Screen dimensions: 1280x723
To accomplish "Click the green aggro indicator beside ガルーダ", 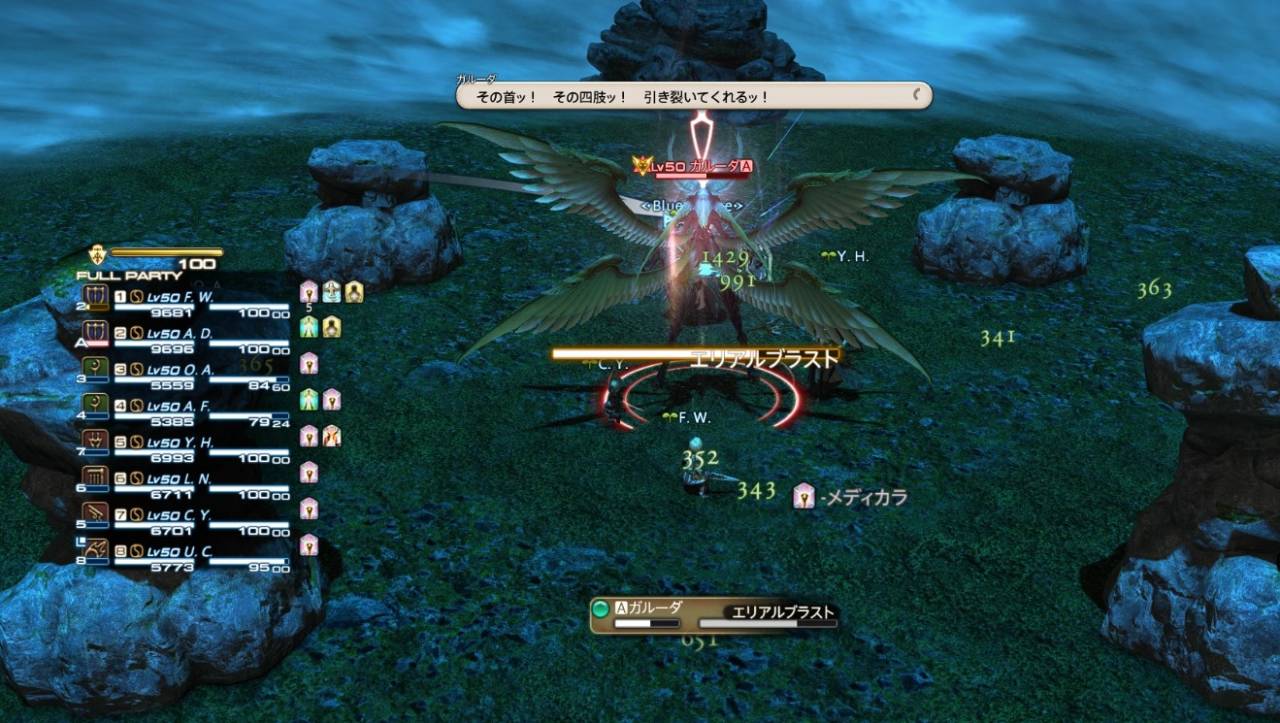I will click(600, 606).
